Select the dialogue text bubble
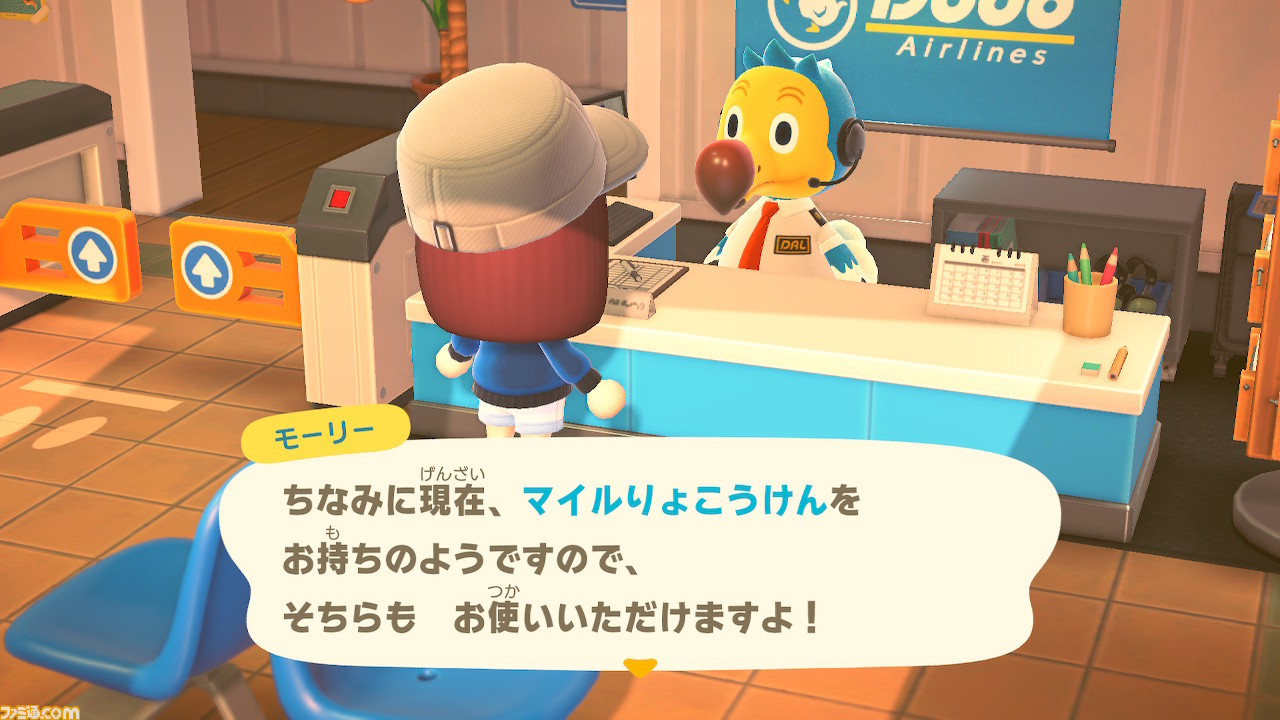This screenshot has width=1280, height=720. coord(640,560)
